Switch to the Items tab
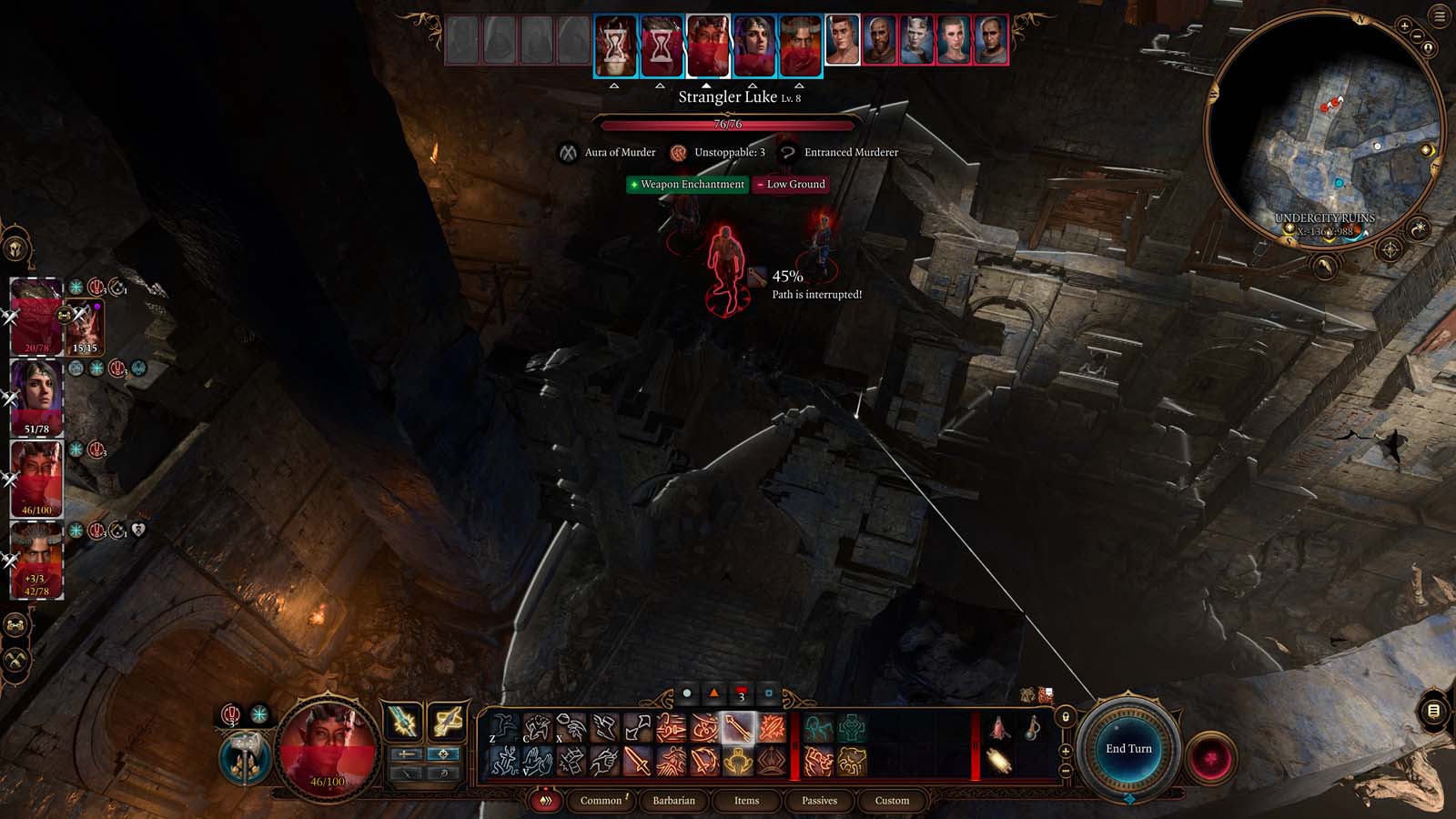The width and height of the screenshot is (1456, 819). (x=746, y=801)
